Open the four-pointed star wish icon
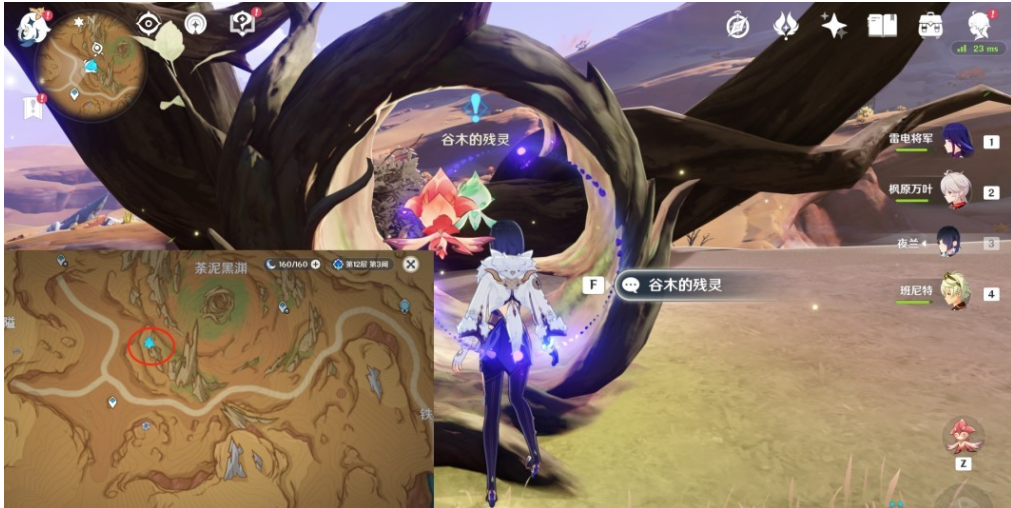This screenshot has height=508, width=1011. 833,26
